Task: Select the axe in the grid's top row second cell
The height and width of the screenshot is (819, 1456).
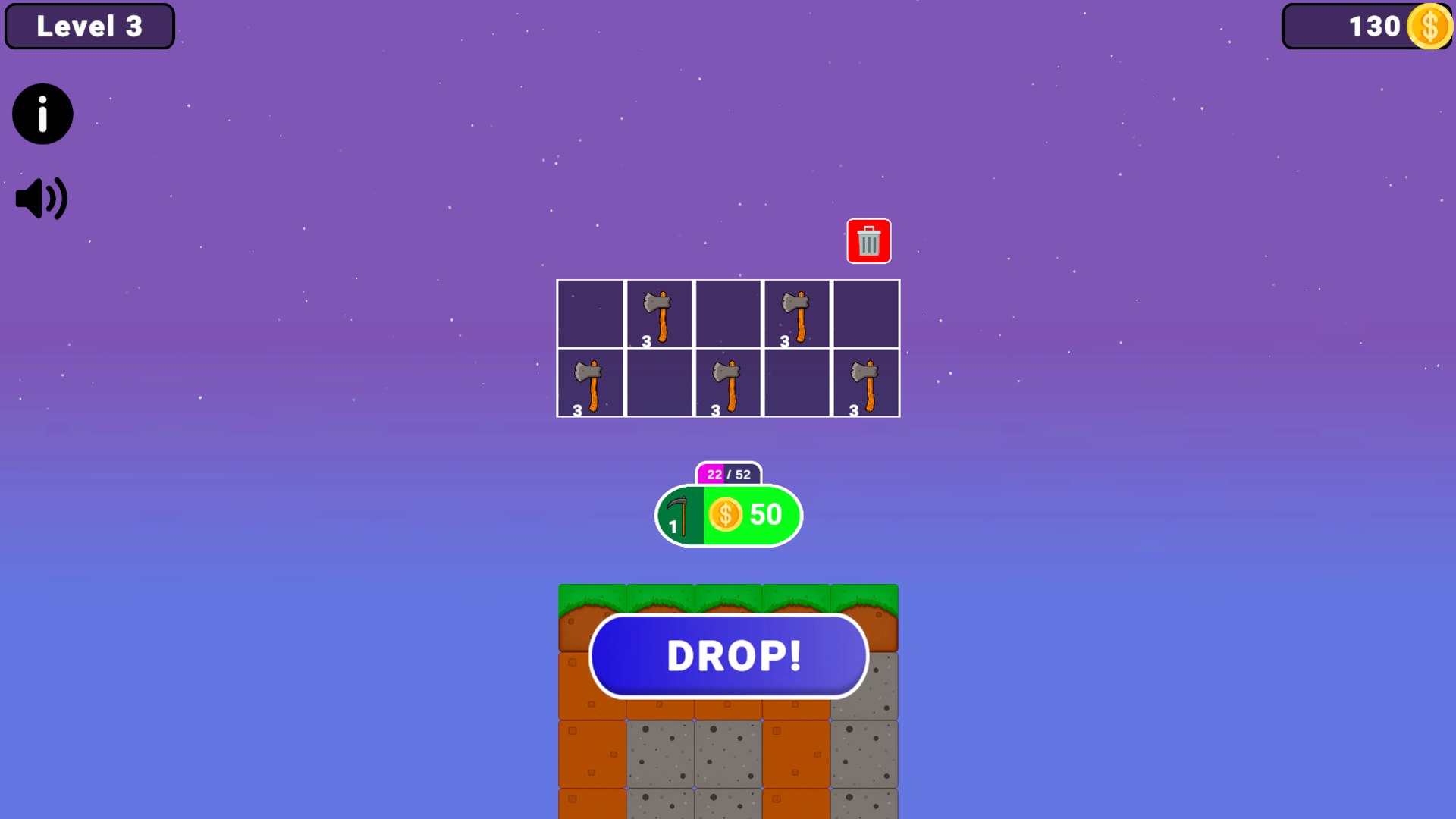Action: [x=659, y=313]
